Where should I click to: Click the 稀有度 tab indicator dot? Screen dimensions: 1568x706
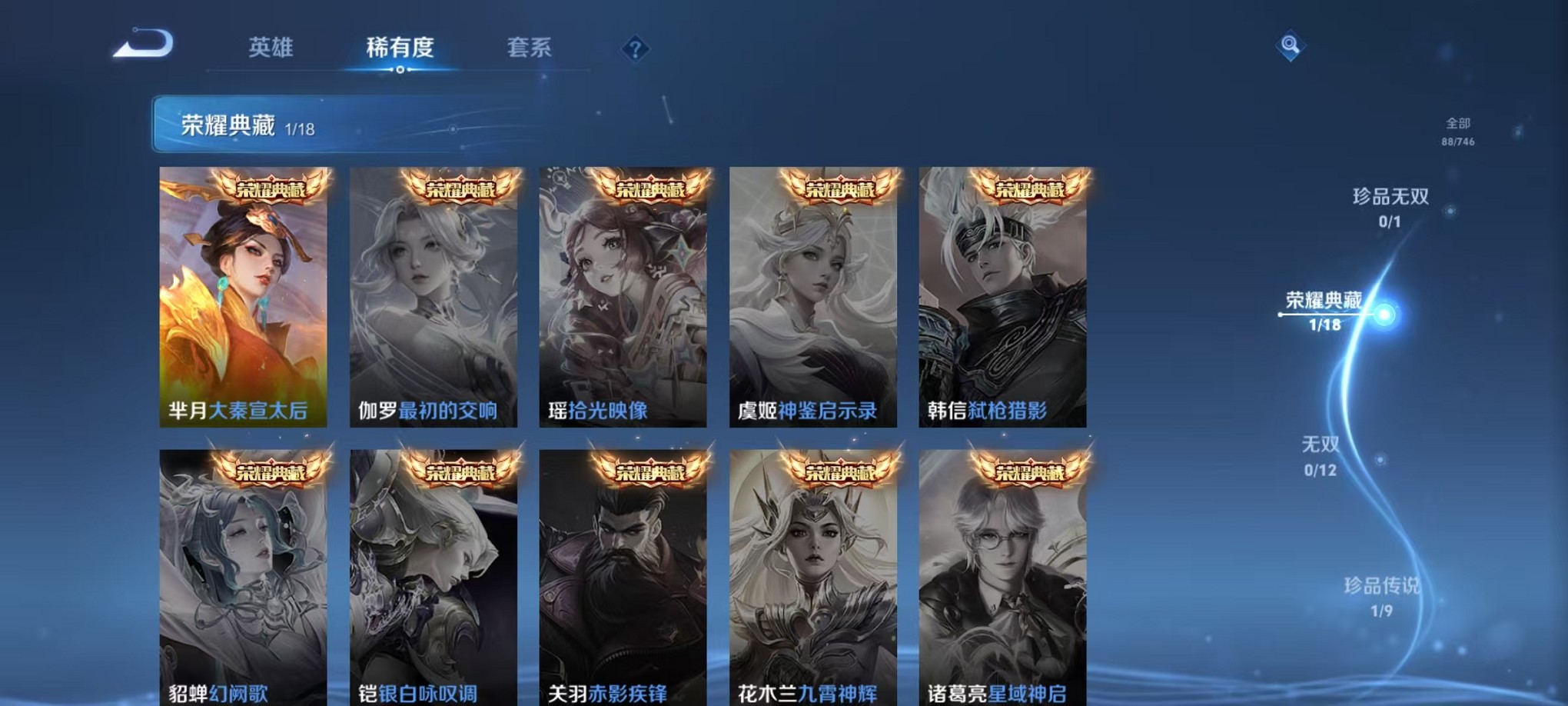tap(400, 71)
